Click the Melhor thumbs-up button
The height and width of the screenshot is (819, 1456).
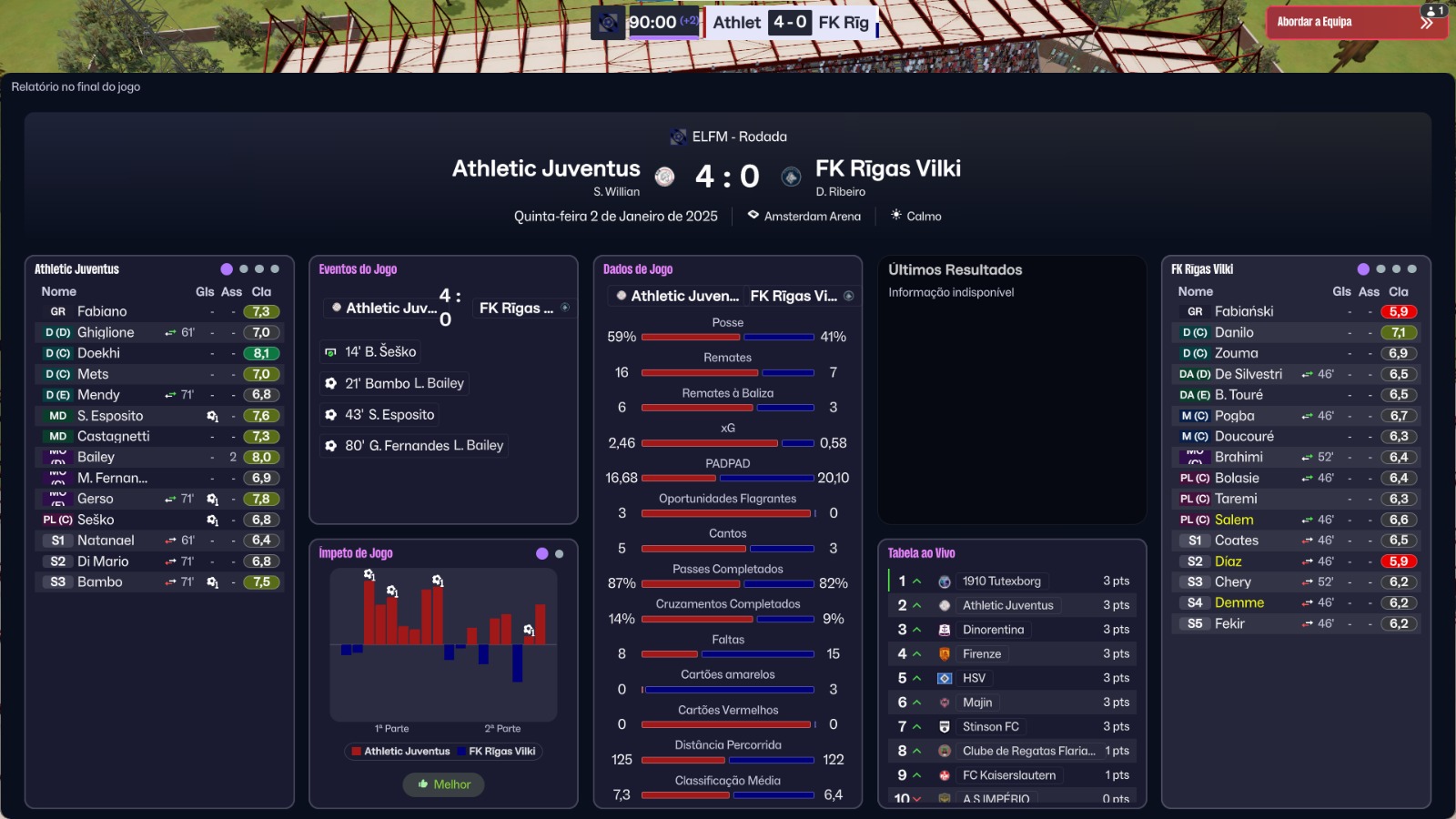[x=444, y=784]
